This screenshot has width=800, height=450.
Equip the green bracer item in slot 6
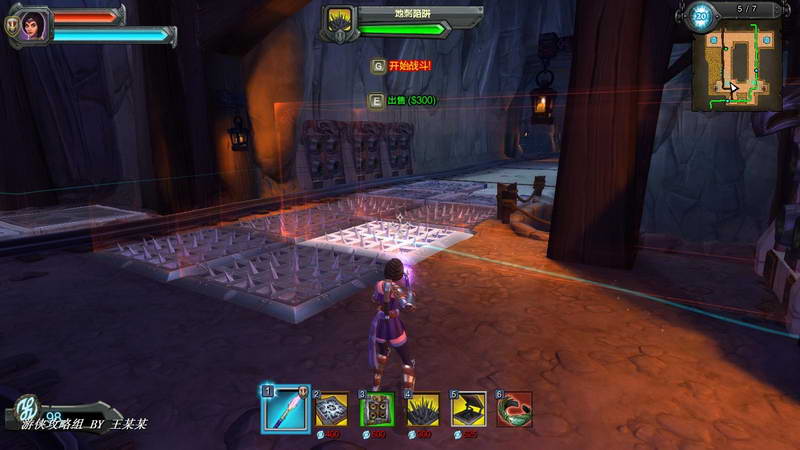point(514,409)
